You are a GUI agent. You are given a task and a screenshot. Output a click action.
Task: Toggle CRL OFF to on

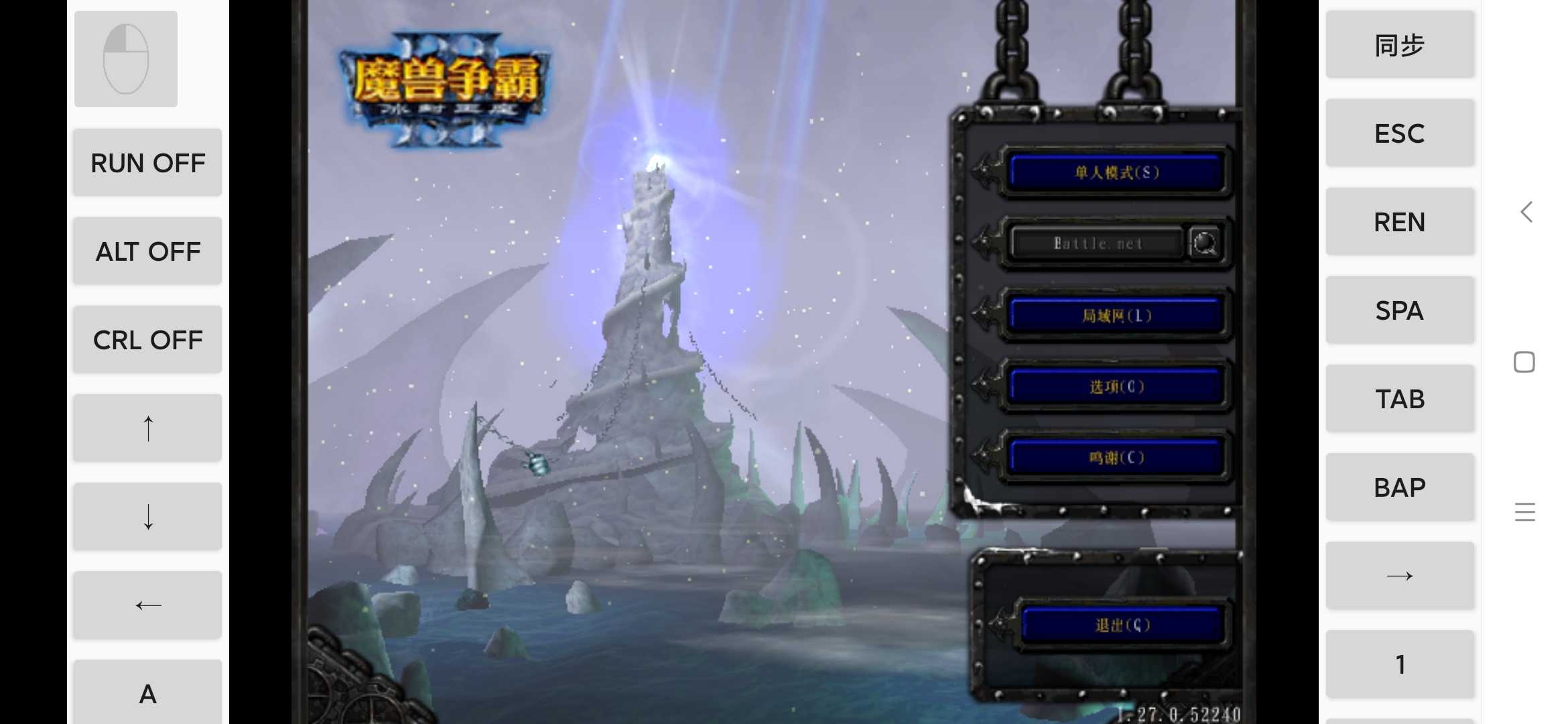click(147, 339)
